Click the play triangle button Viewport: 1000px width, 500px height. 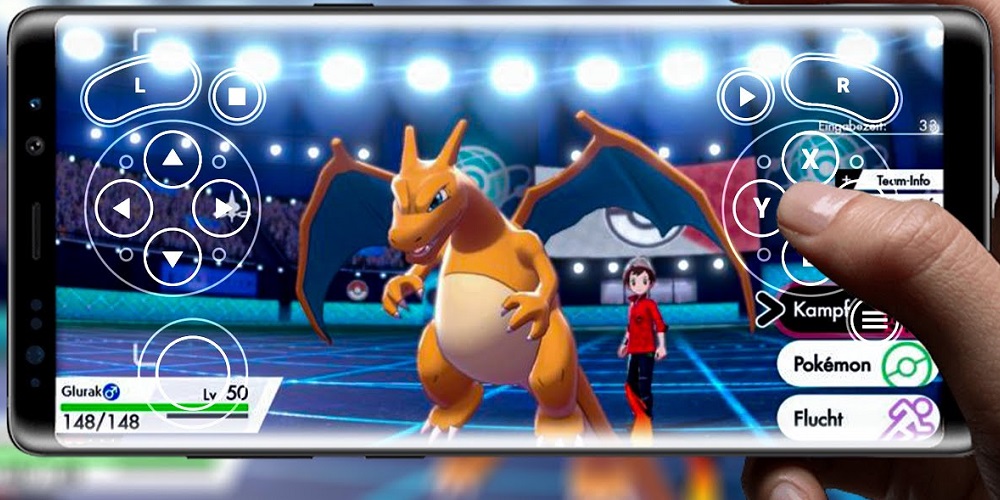pos(745,97)
